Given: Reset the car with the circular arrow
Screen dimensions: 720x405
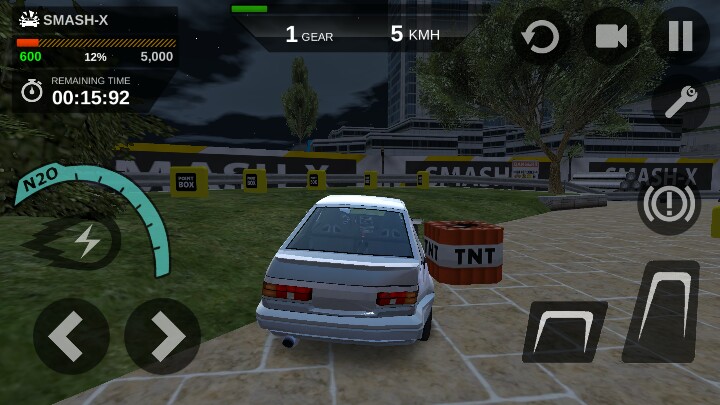Looking at the screenshot, I should [541, 38].
